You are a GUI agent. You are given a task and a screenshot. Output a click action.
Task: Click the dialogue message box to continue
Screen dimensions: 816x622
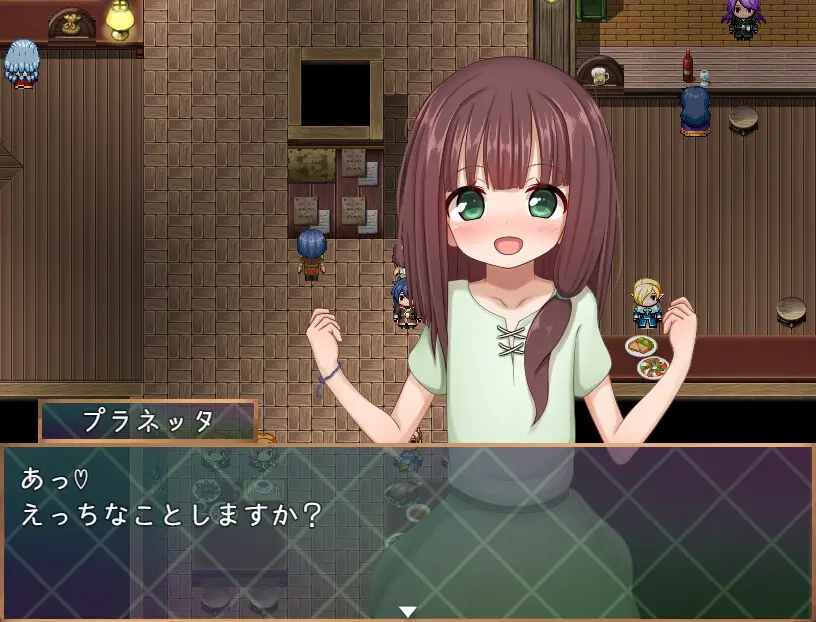(x=407, y=530)
